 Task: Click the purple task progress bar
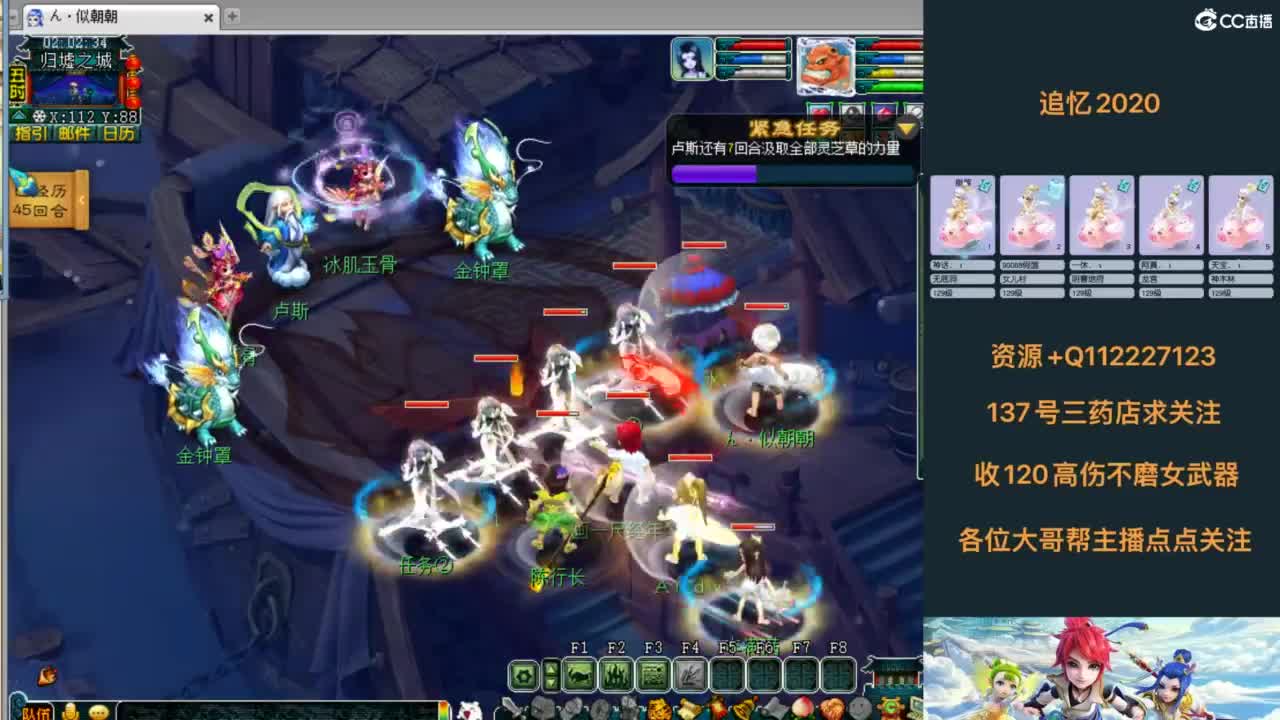pos(715,175)
